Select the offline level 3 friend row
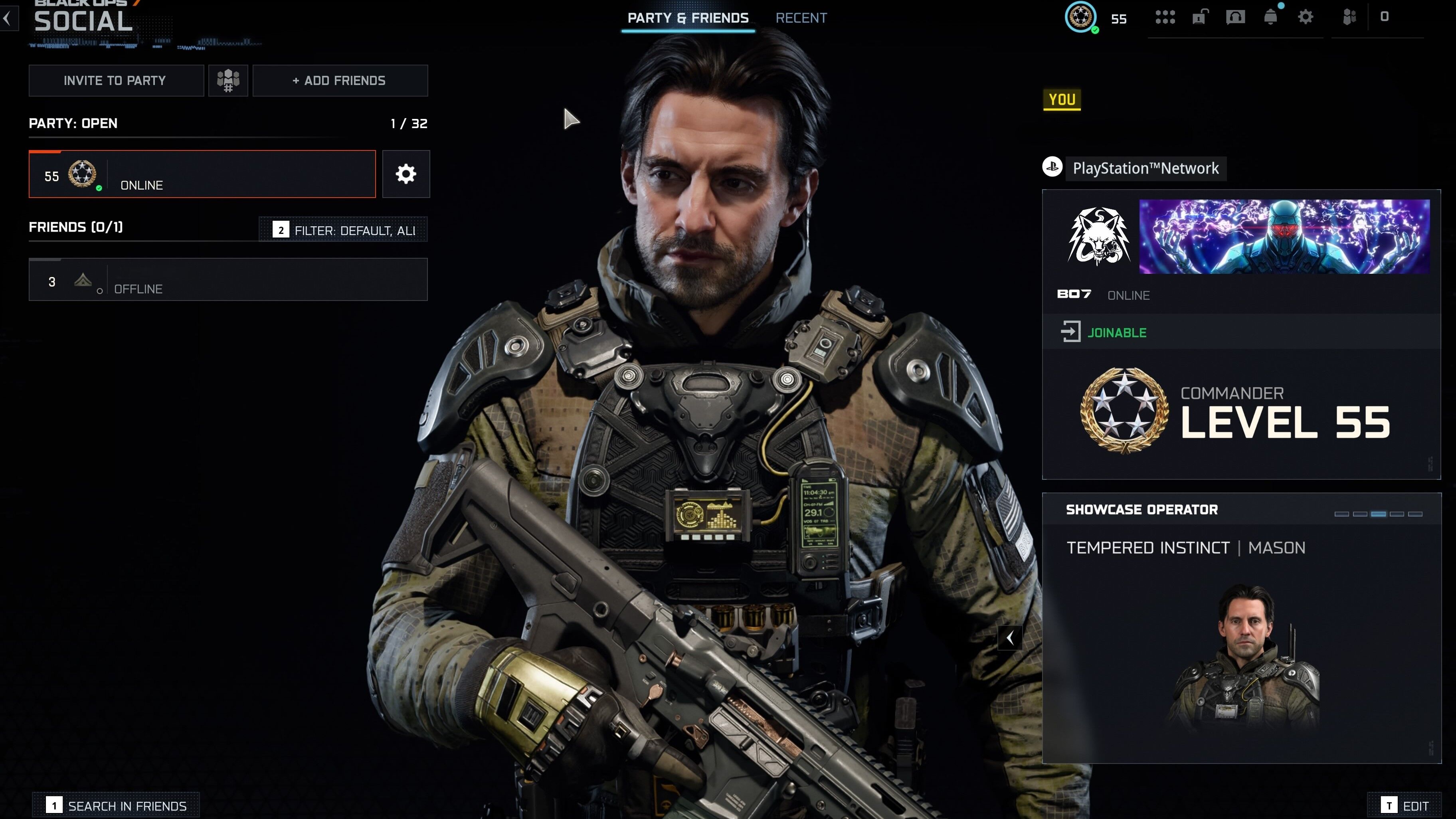1456x819 pixels. coord(228,280)
